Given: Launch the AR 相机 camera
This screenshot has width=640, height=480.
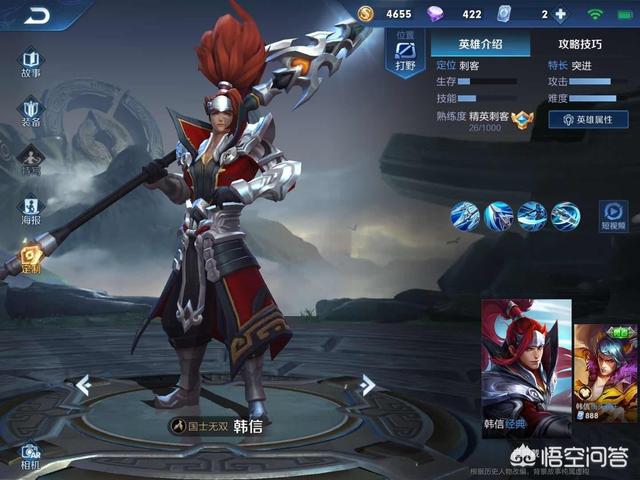Looking at the screenshot, I should [x=30, y=455].
